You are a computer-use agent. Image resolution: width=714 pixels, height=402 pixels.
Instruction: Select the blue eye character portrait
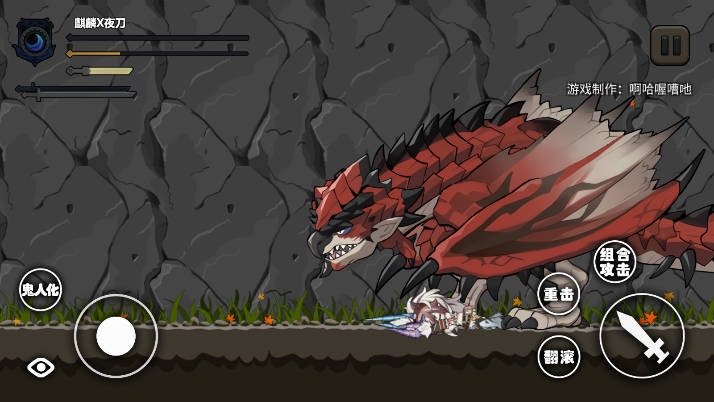[34, 41]
